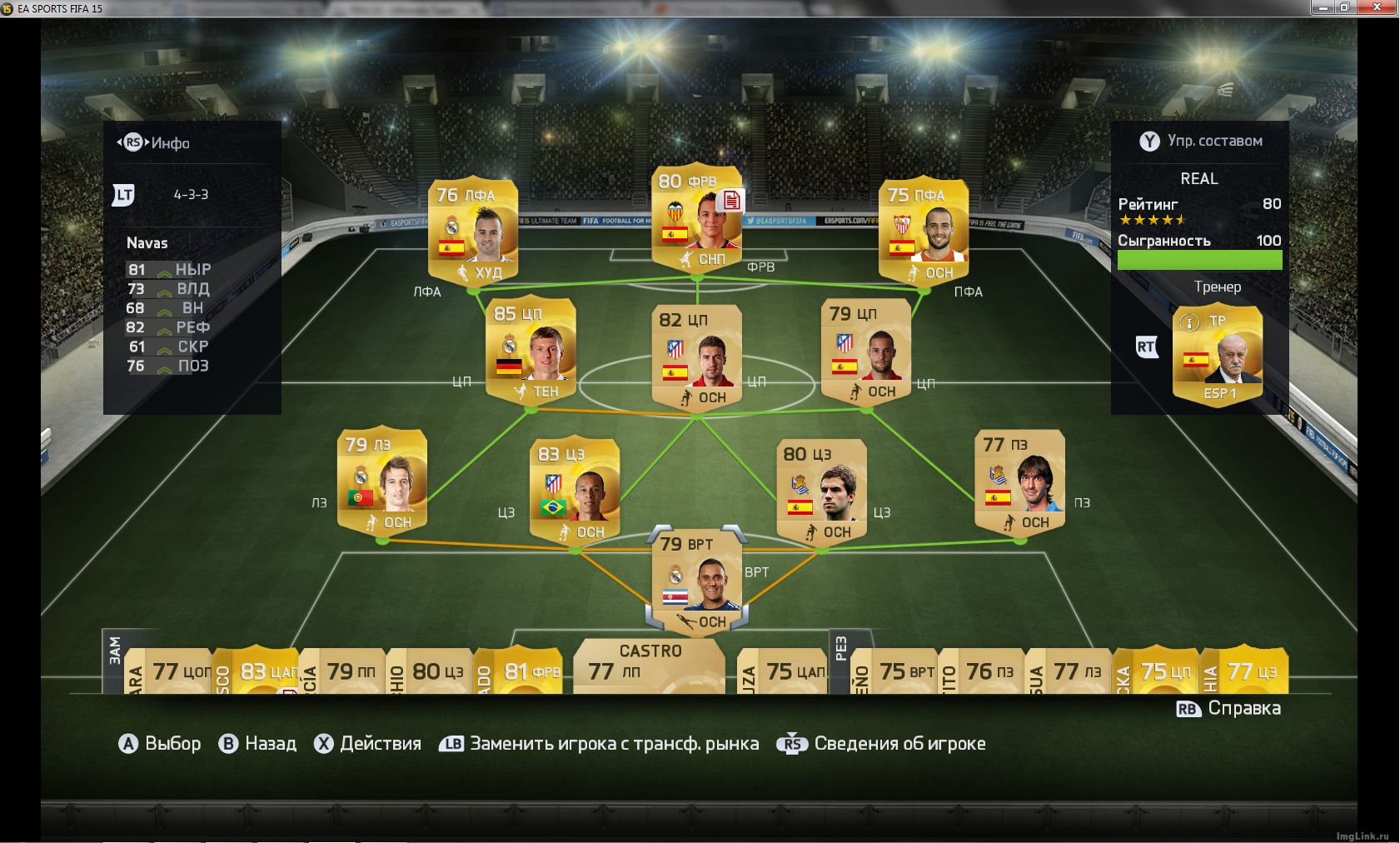Close the EA SPORTS FIFA 15 window
The width and height of the screenshot is (1400, 843).
(x=1381, y=7)
